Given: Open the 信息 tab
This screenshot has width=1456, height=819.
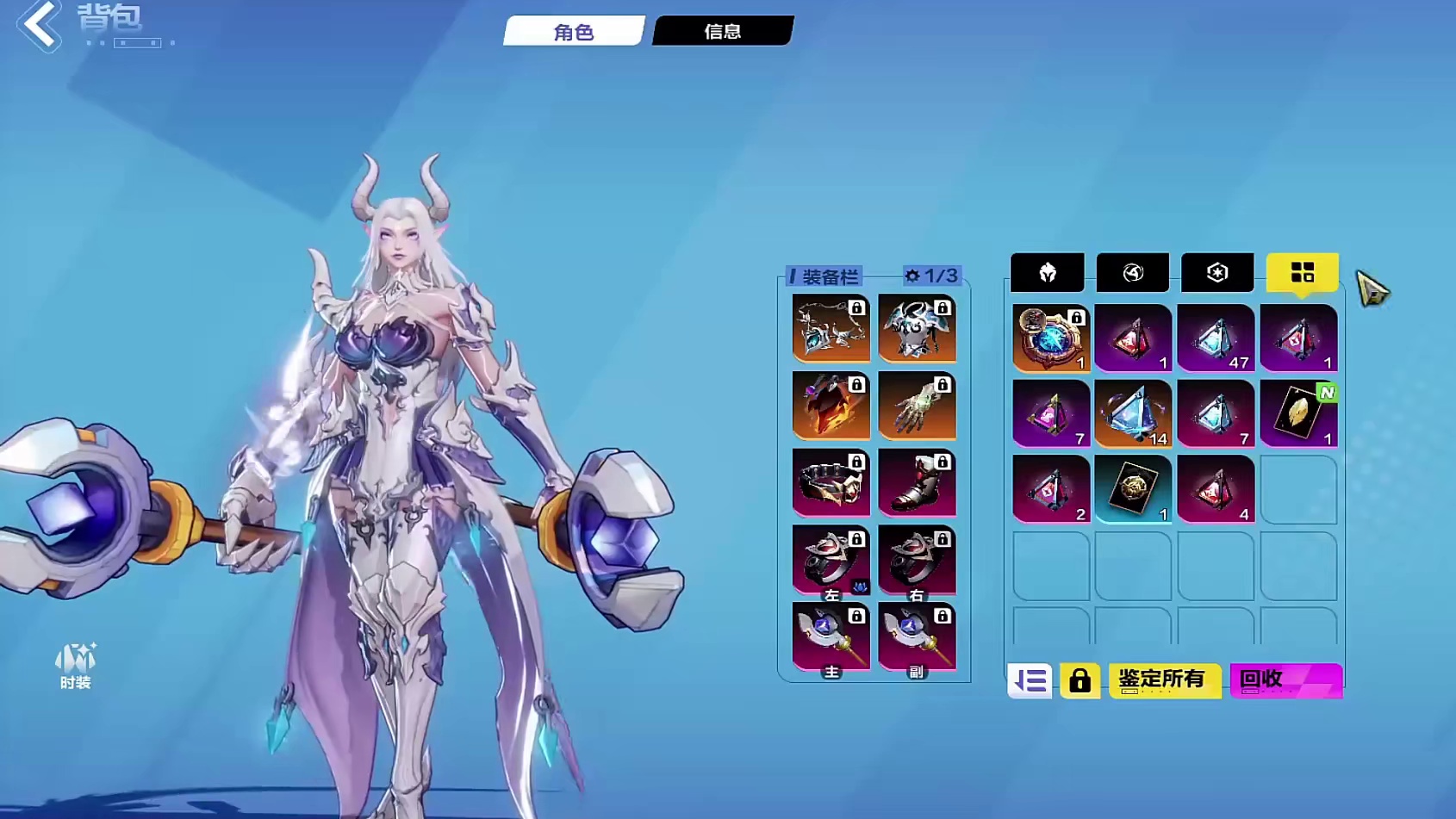Looking at the screenshot, I should pyautogui.click(x=723, y=32).
